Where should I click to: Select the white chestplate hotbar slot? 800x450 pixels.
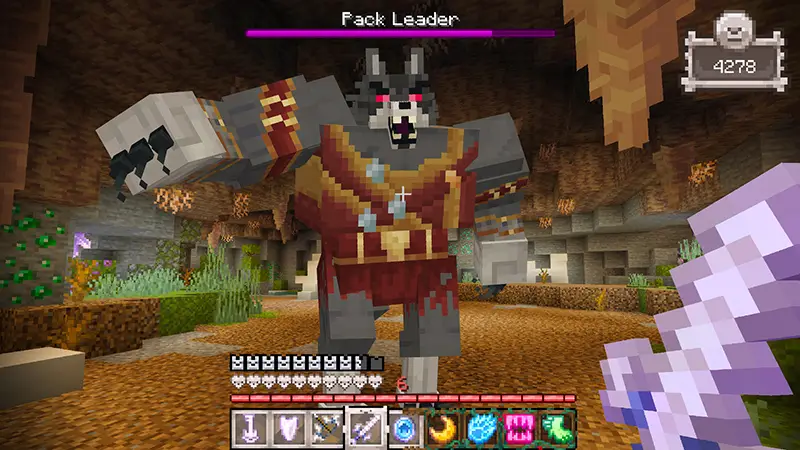point(287,428)
